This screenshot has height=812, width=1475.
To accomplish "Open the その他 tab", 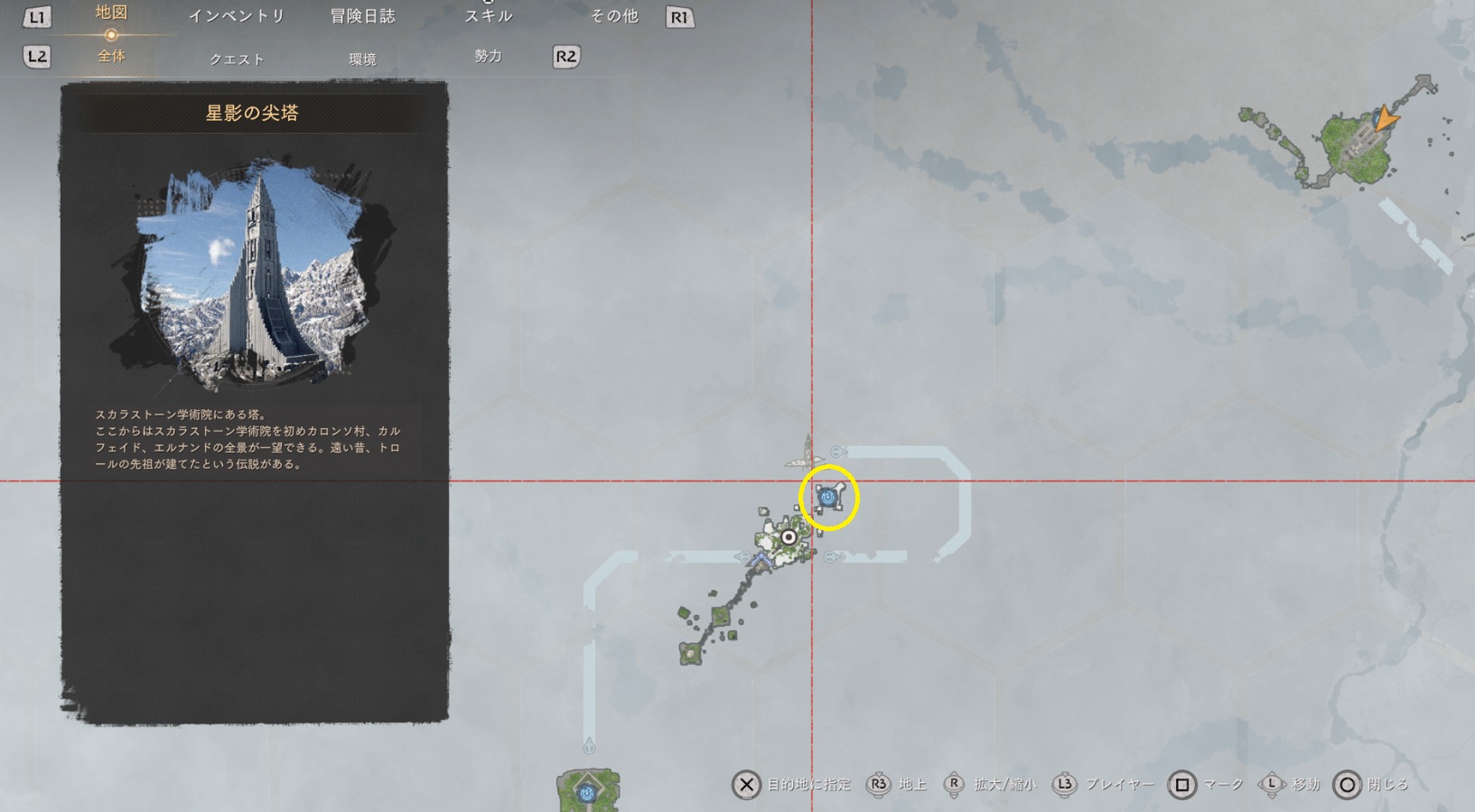I will pyautogui.click(x=614, y=16).
